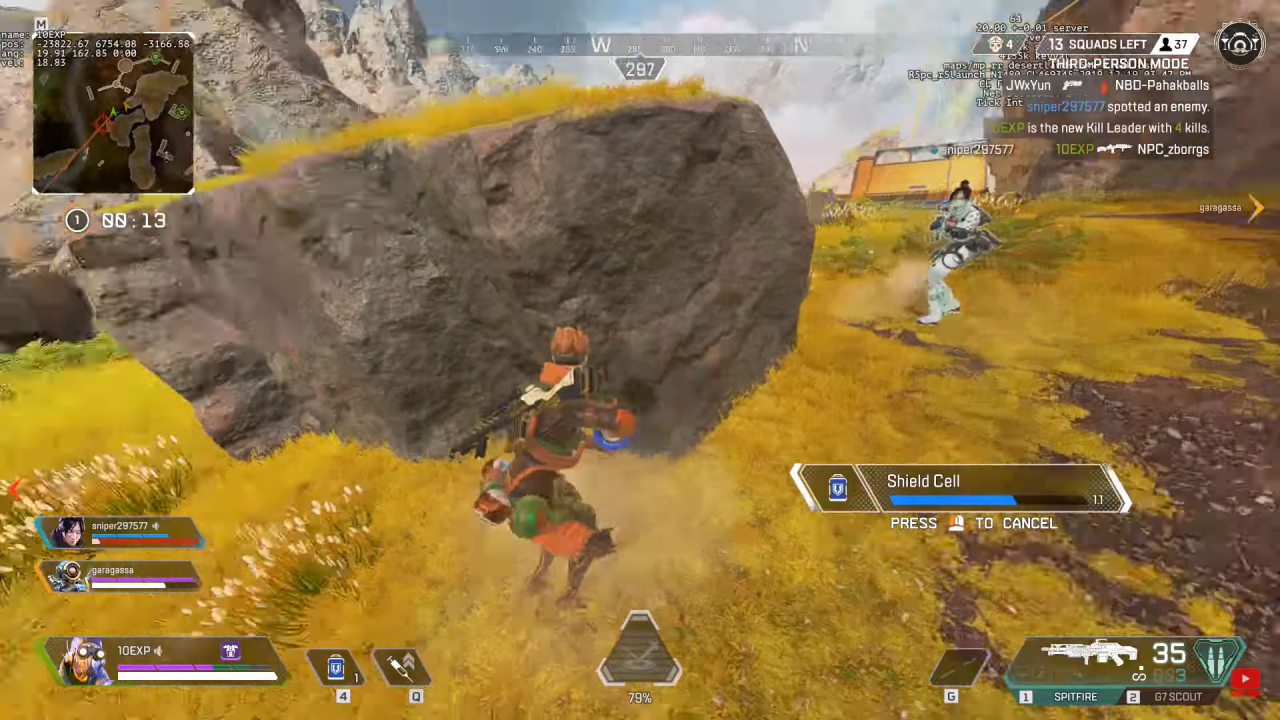Open the ring timer clock icon

pos(77,220)
